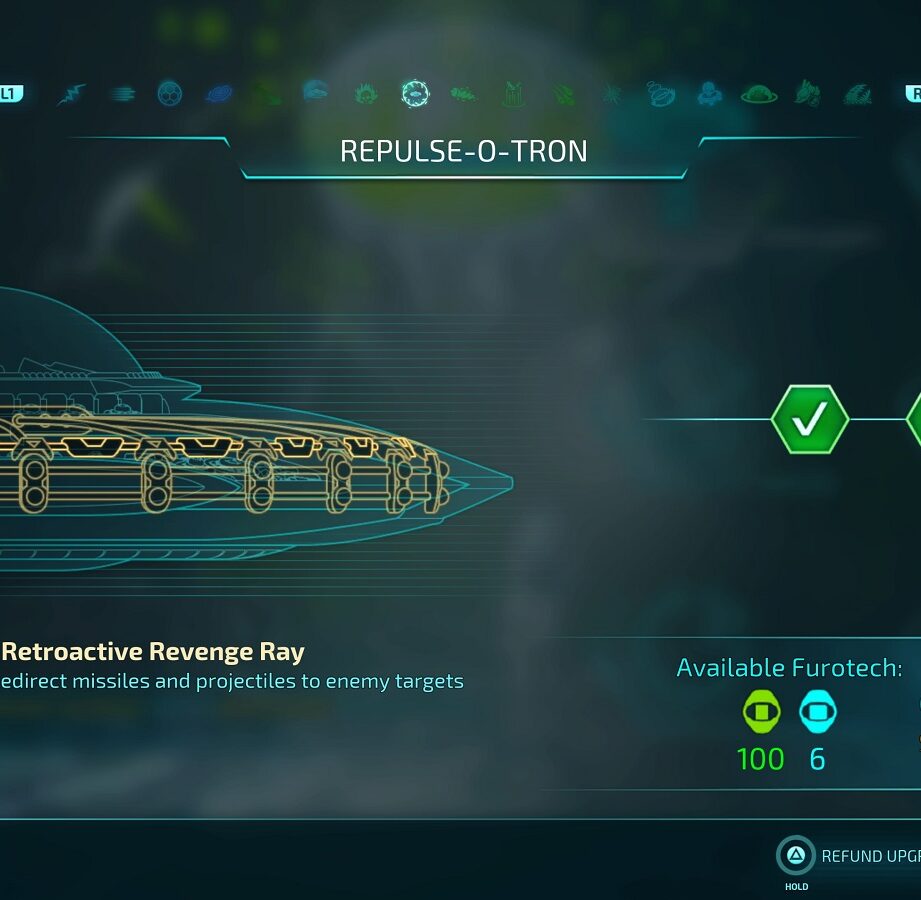Choose the starburst explosion icon tab
Screen dimensions: 921x900
pos(611,94)
